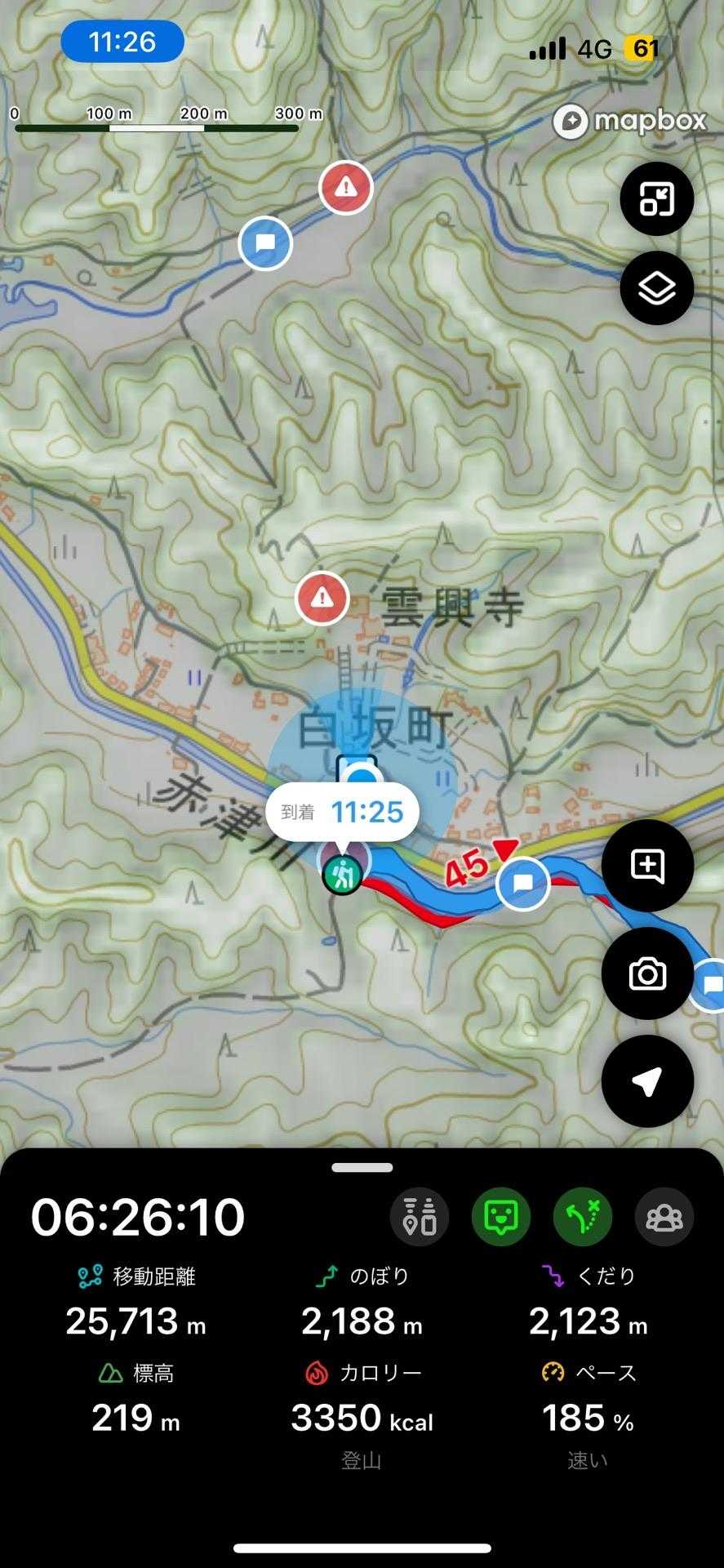724x1568 pixels.
Task: Open the 到着 11:25 arrival bubble
Action: (x=343, y=812)
